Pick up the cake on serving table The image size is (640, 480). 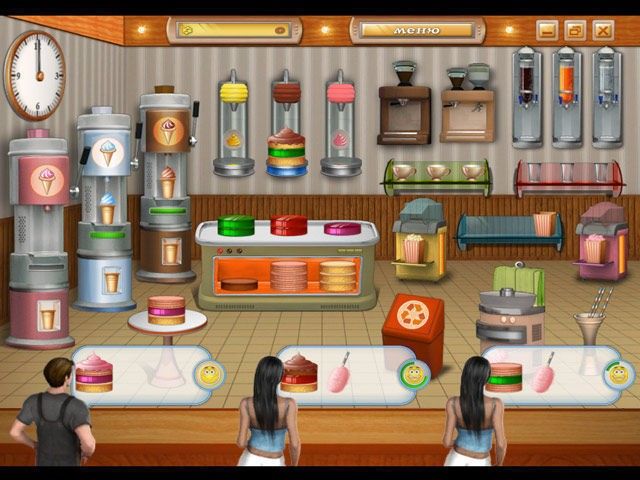(167, 310)
